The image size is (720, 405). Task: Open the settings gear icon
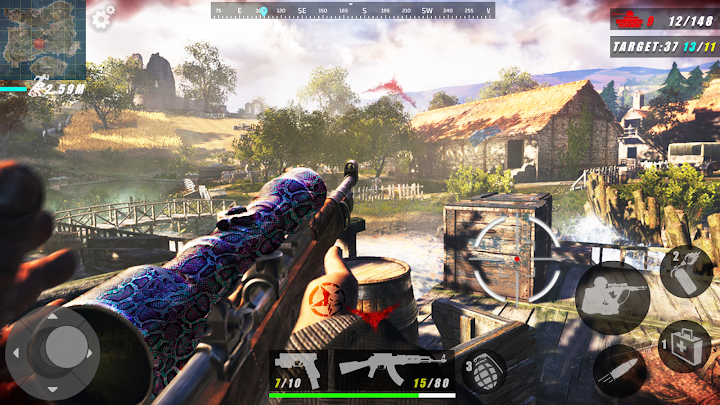(103, 15)
